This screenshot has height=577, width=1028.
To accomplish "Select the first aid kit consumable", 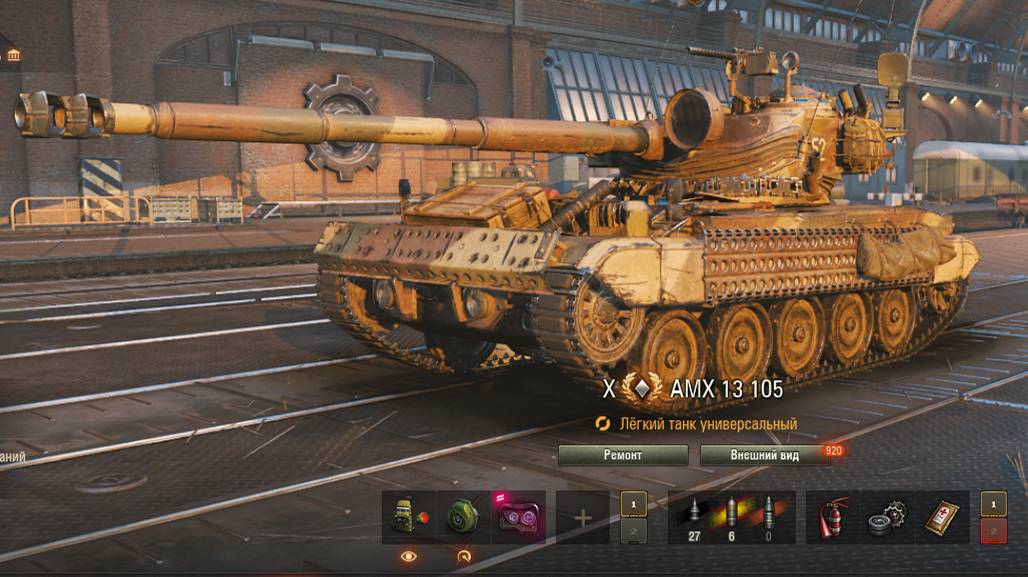I will click(x=941, y=517).
